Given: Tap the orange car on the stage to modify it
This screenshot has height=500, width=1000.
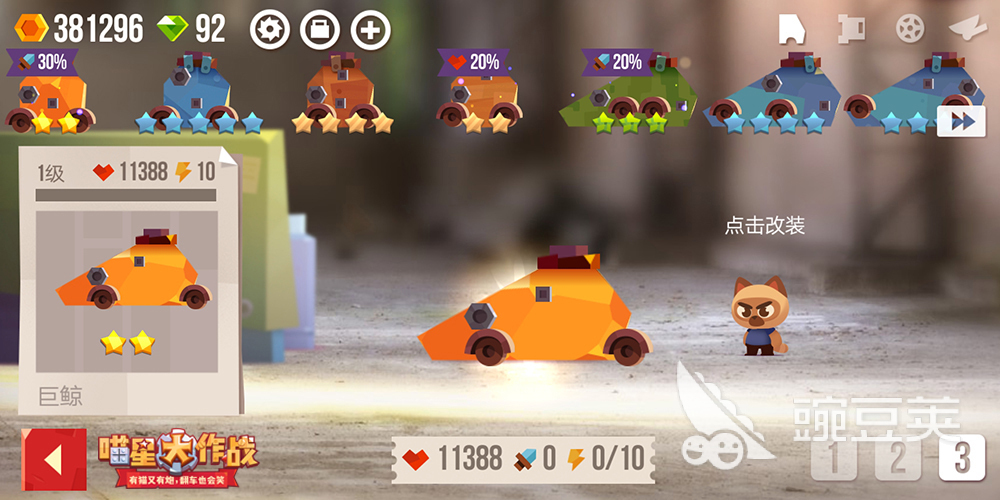Looking at the screenshot, I should pyautogui.click(x=535, y=315).
